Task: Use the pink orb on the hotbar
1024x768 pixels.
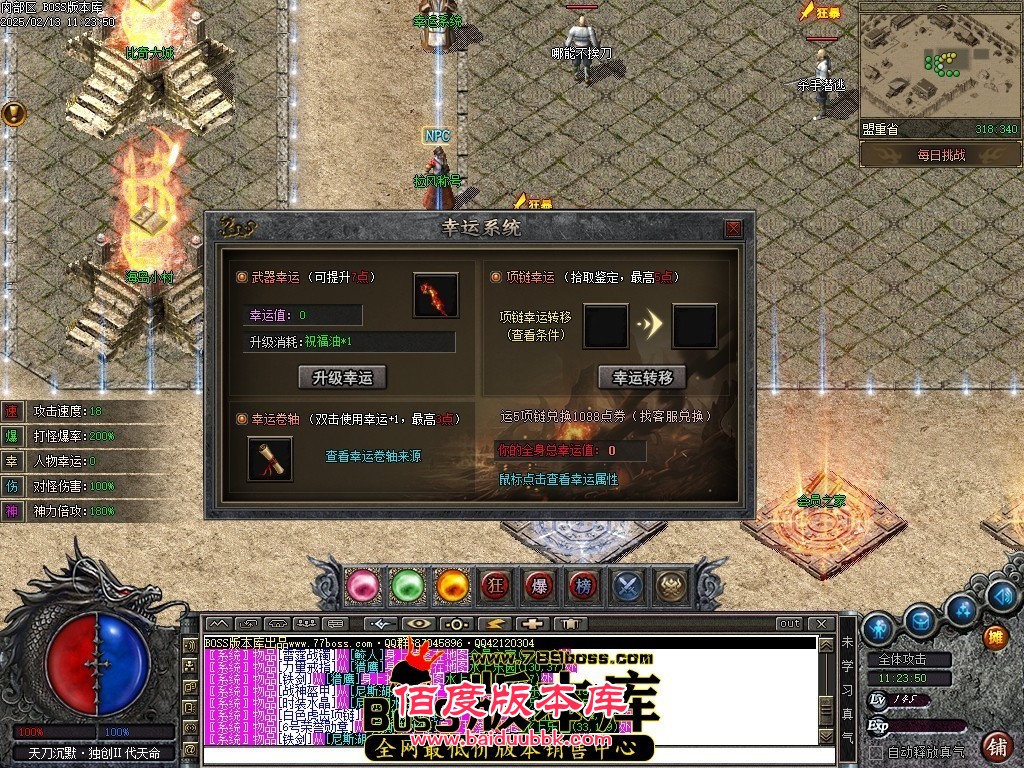Action: point(361,584)
